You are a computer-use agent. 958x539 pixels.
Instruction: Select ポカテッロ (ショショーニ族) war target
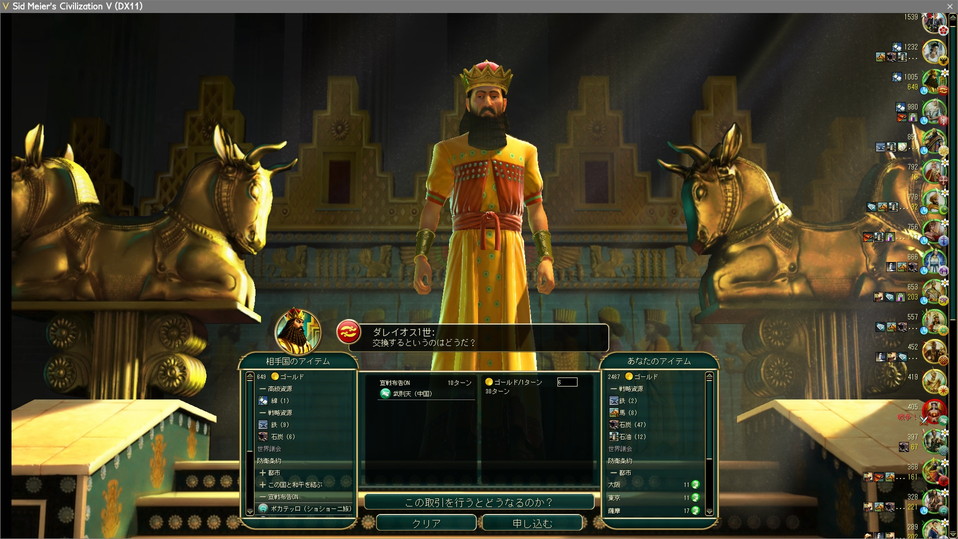pyautogui.click(x=306, y=509)
